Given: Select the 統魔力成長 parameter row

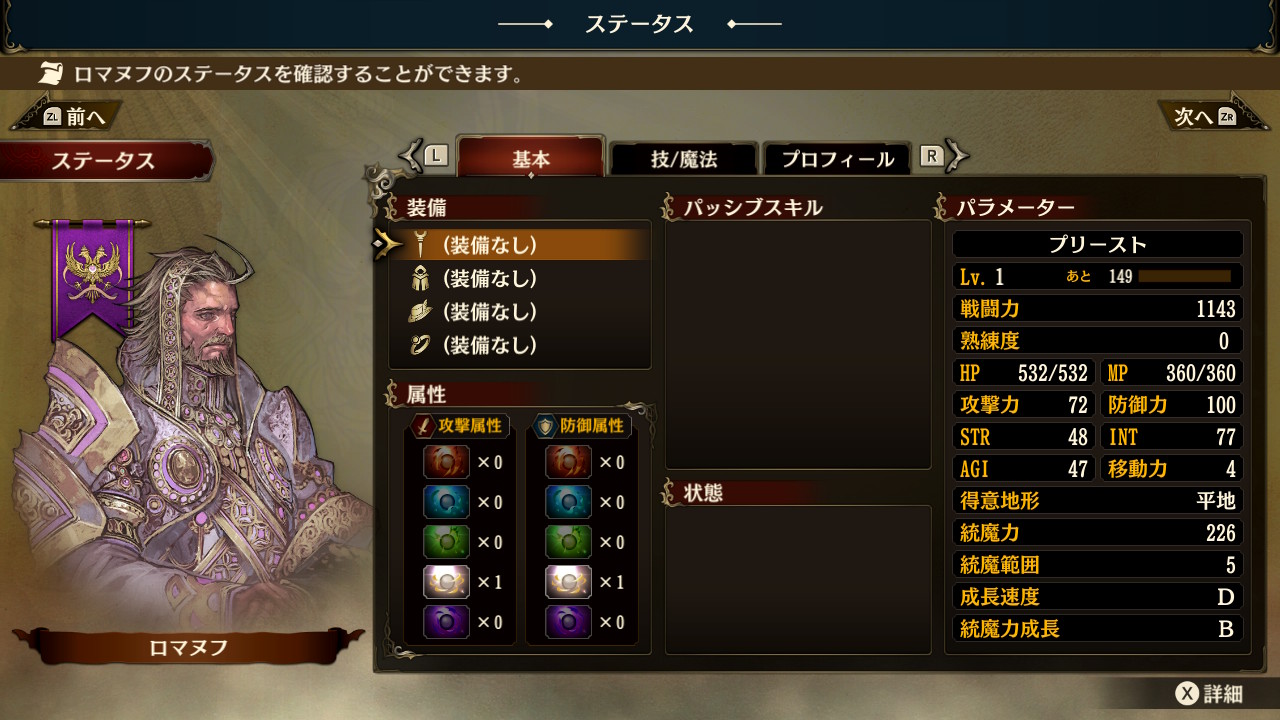Looking at the screenshot, I should (1097, 629).
